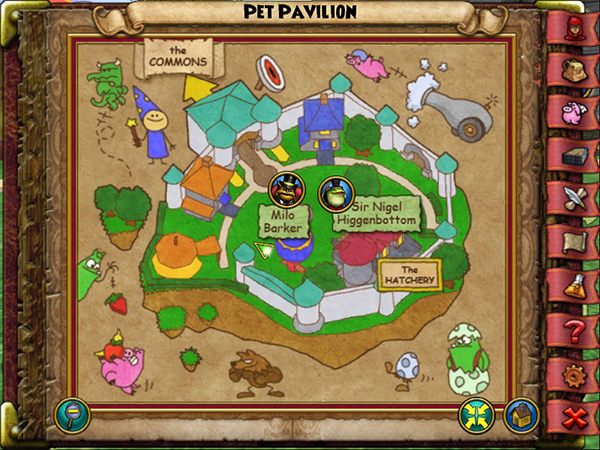The width and height of the screenshot is (600, 450).
Task: Close the map with the red X
Action: pyautogui.click(x=575, y=416)
